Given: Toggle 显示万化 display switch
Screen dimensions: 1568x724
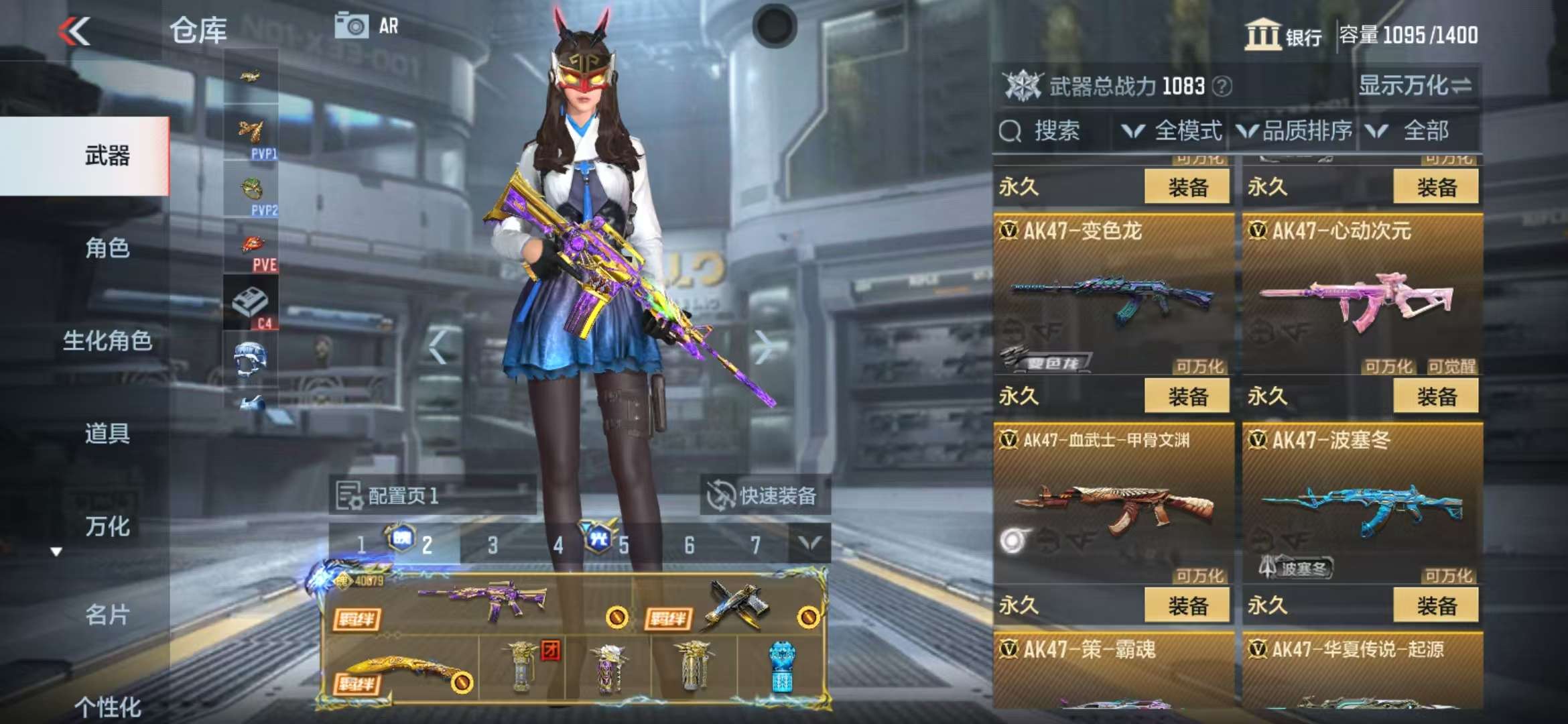Looking at the screenshot, I should tap(1415, 86).
